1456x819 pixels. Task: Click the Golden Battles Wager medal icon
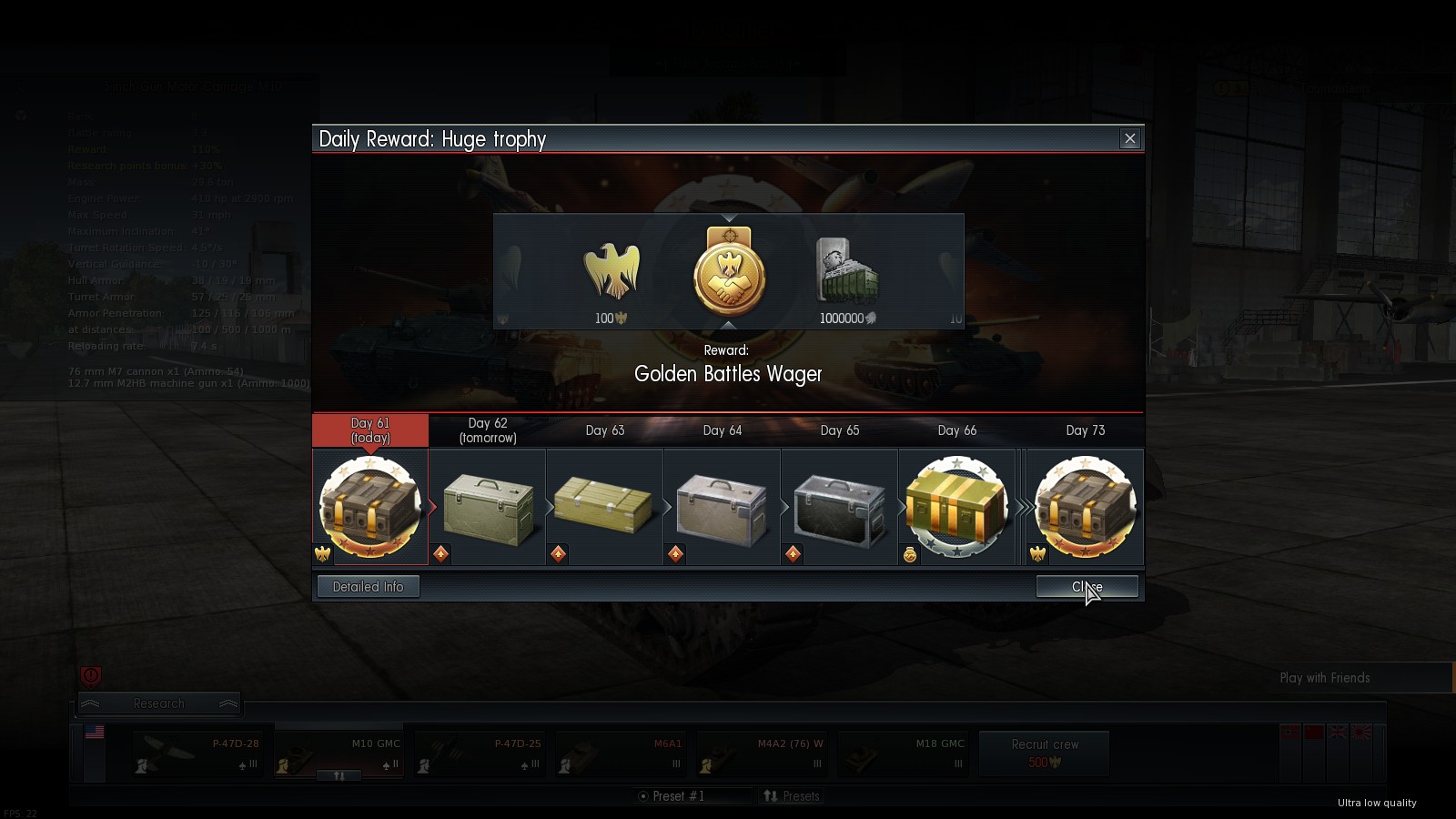(729, 273)
